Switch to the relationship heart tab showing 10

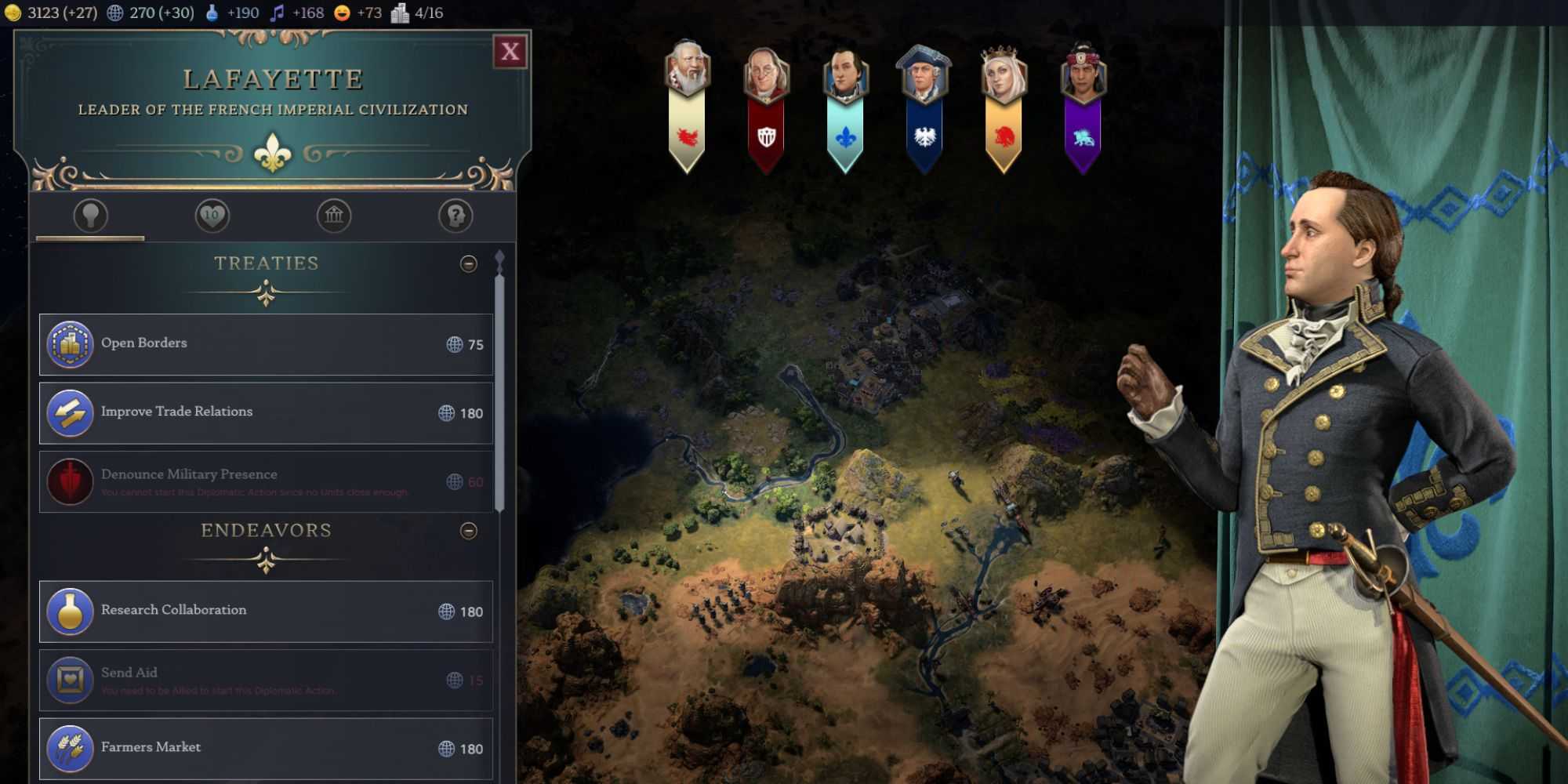click(211, 216)
